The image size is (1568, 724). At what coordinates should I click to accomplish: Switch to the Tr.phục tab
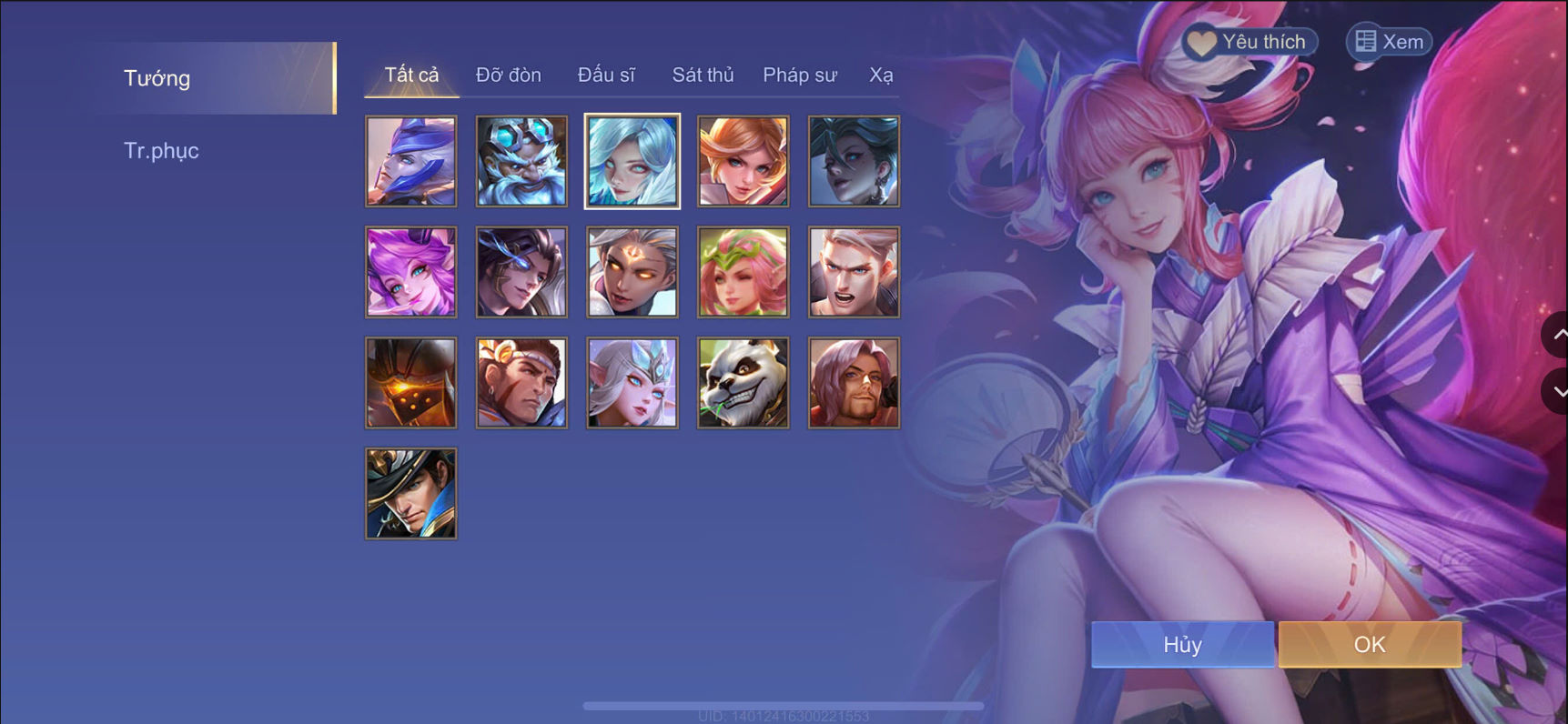[x=162, y=150]
